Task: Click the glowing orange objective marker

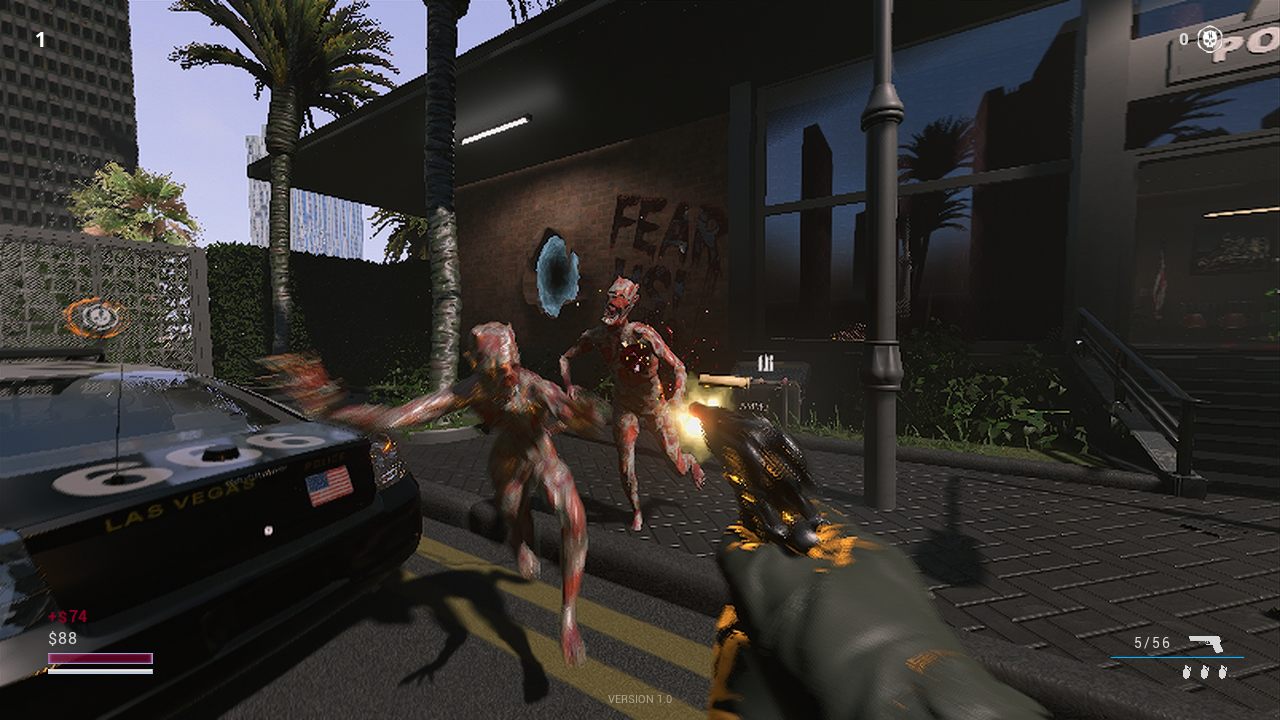Action: [x=97, y=318]
